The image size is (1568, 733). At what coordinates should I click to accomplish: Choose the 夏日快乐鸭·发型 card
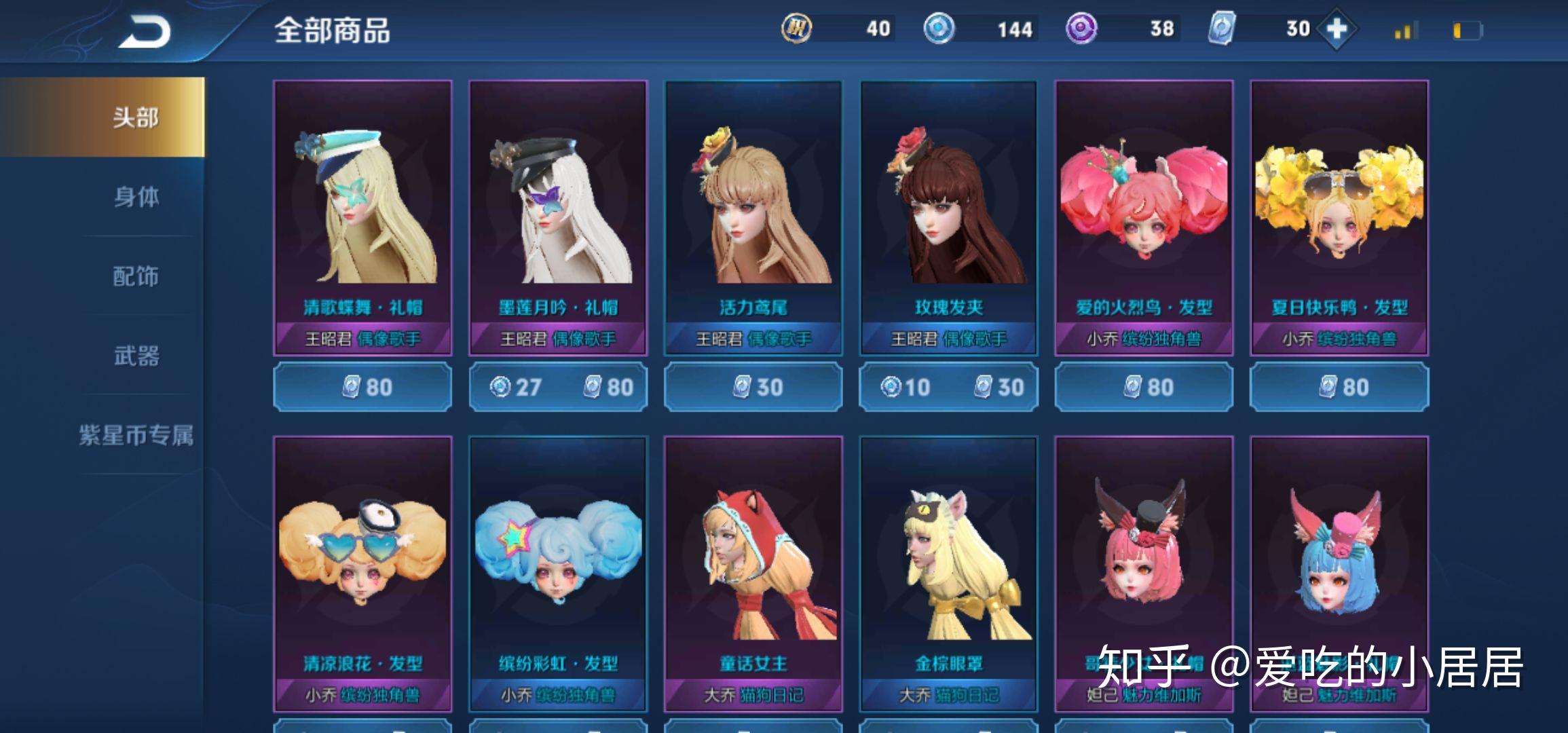point(1339,217)
